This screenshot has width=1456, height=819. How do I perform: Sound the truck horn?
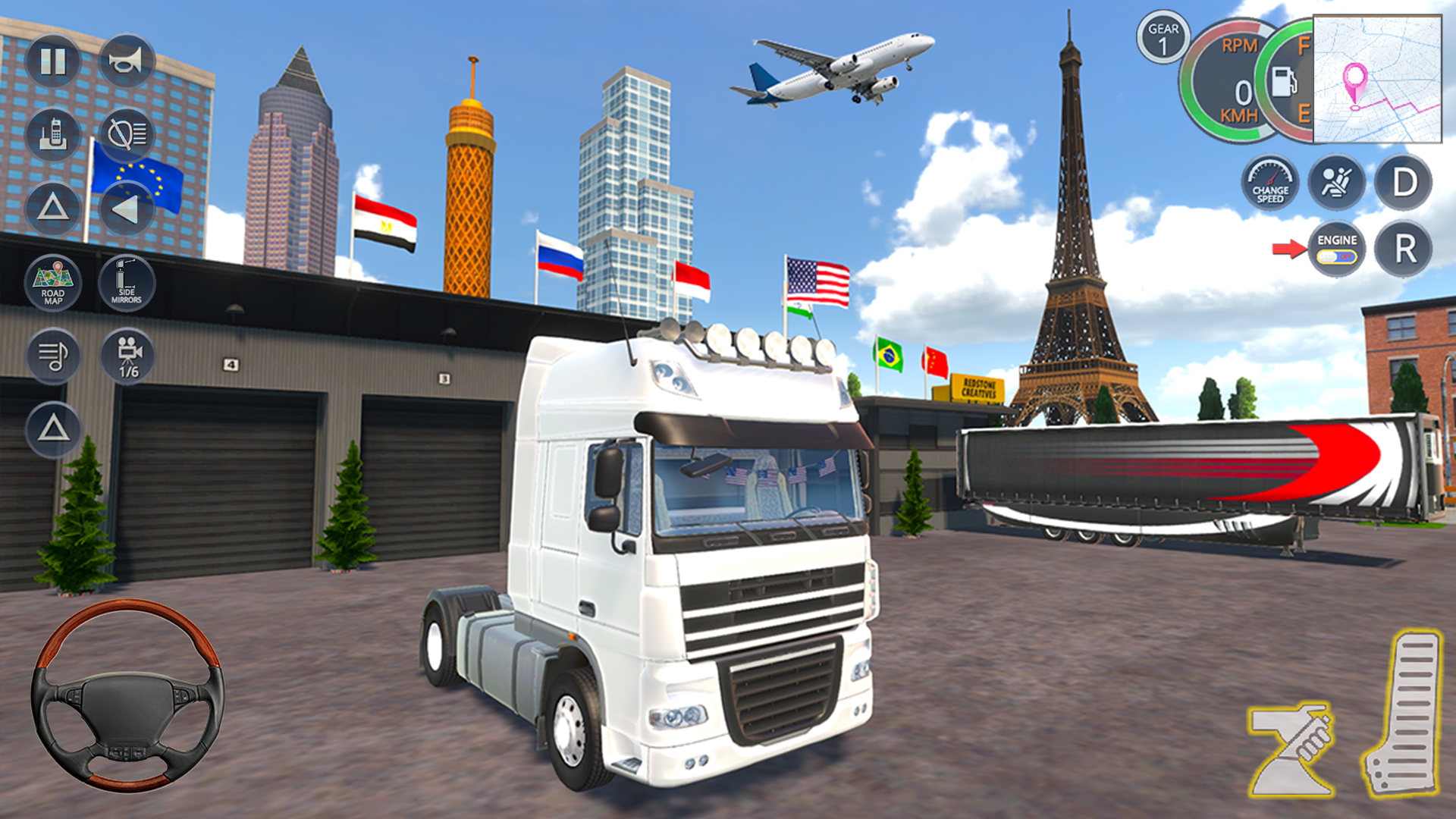tap(127, 61)
